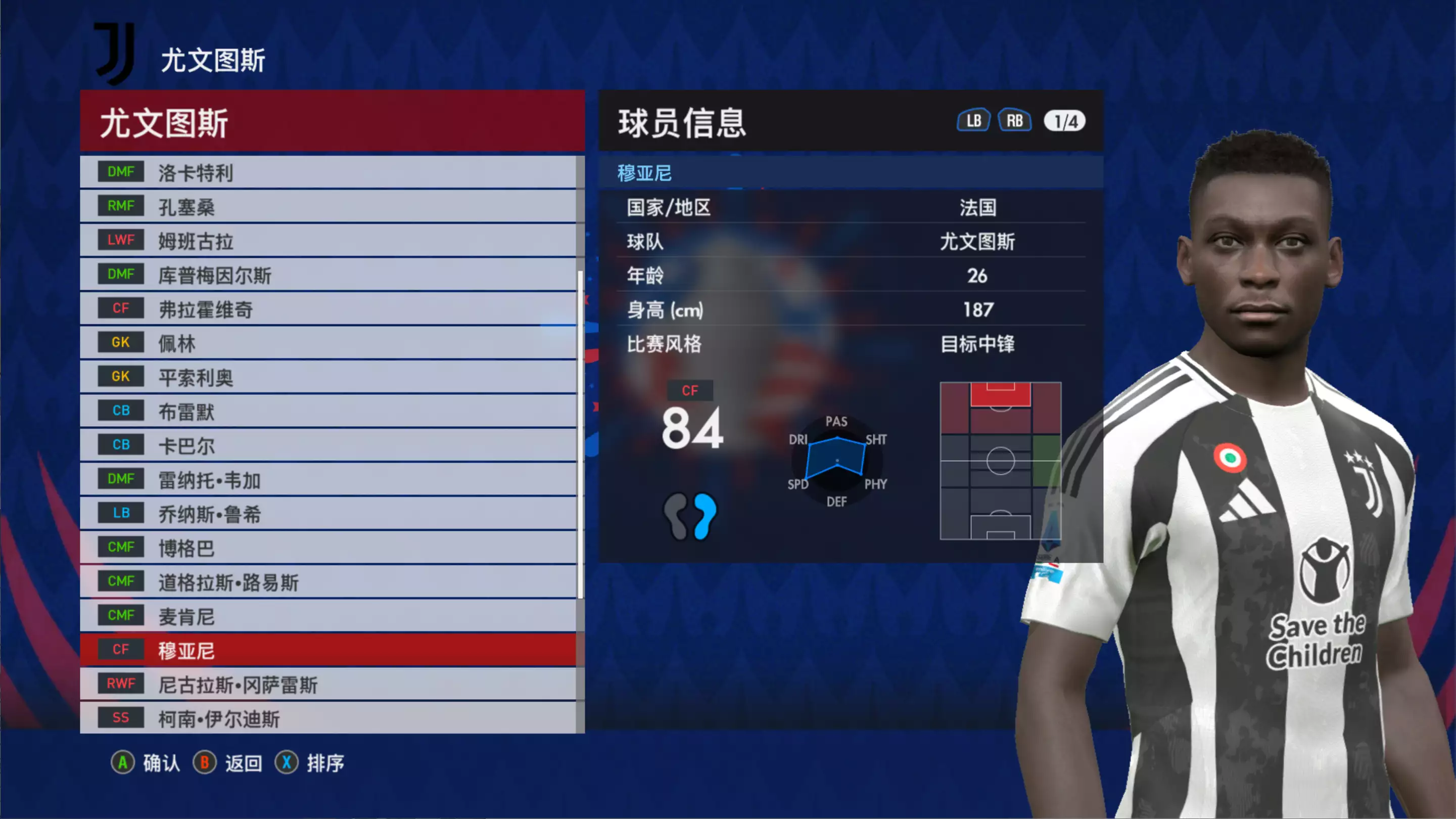Select 尼古拉斯•冈萨雷斯 from the roster
1456x819 pixels.
328,685
